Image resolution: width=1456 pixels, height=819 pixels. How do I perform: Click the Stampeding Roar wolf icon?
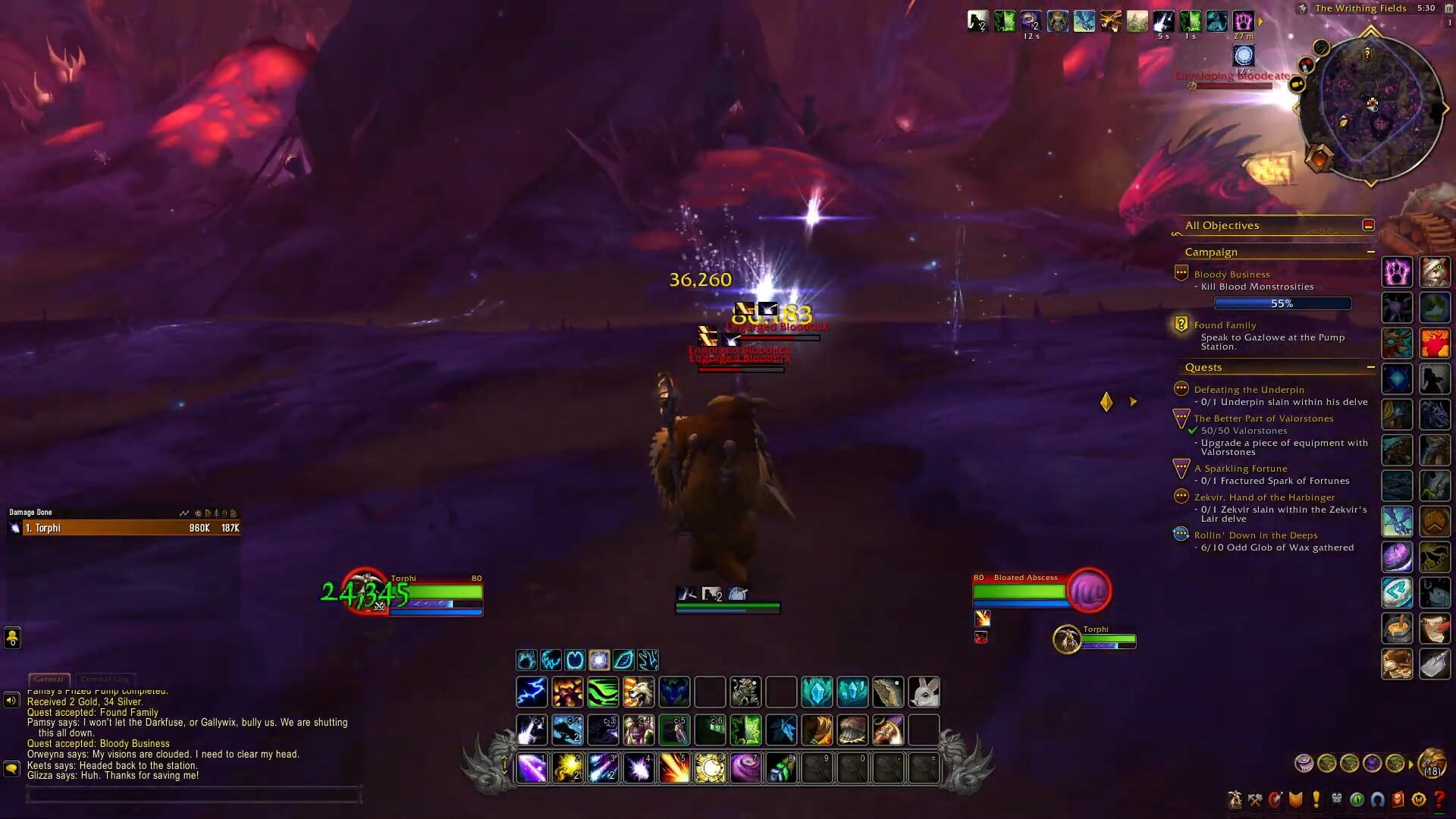[639, 692]
